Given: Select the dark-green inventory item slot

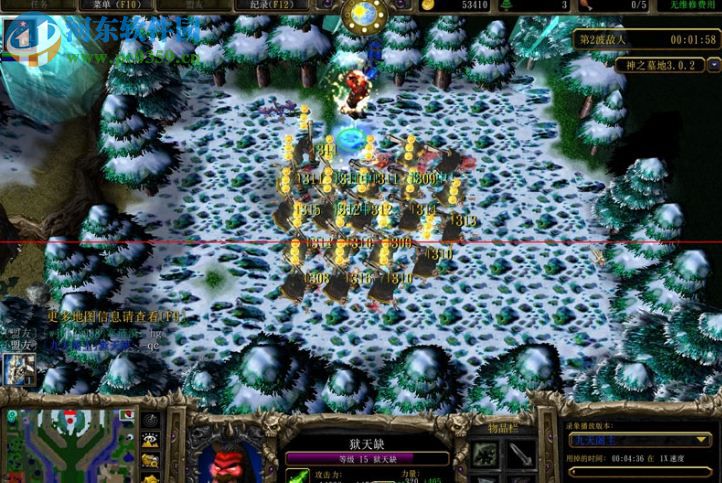Looking at the screenshot, I should pyautogui.click(x=484, y=457).
